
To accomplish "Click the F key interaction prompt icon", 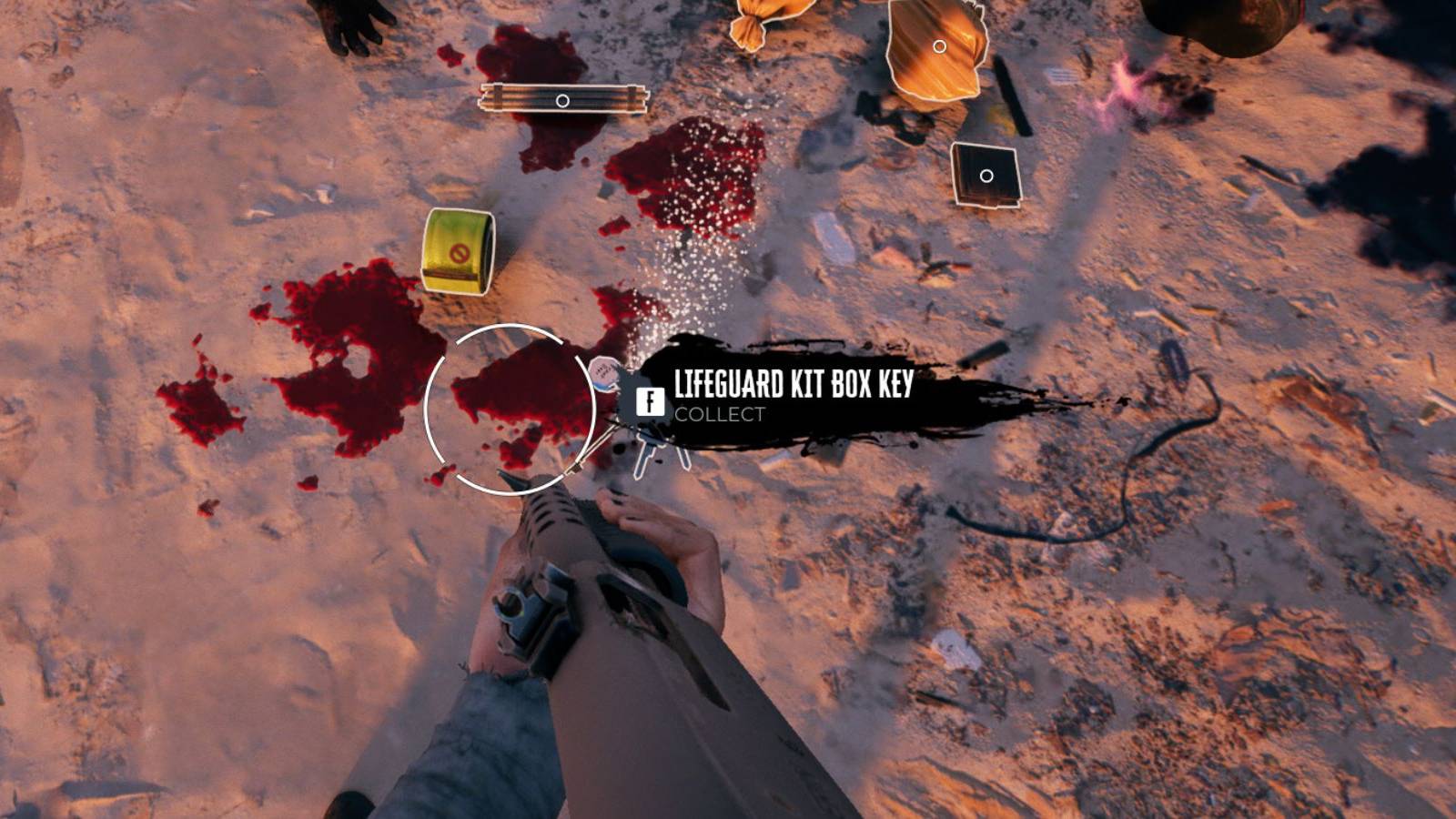I will pyautogui.click(x=651, y=400).
